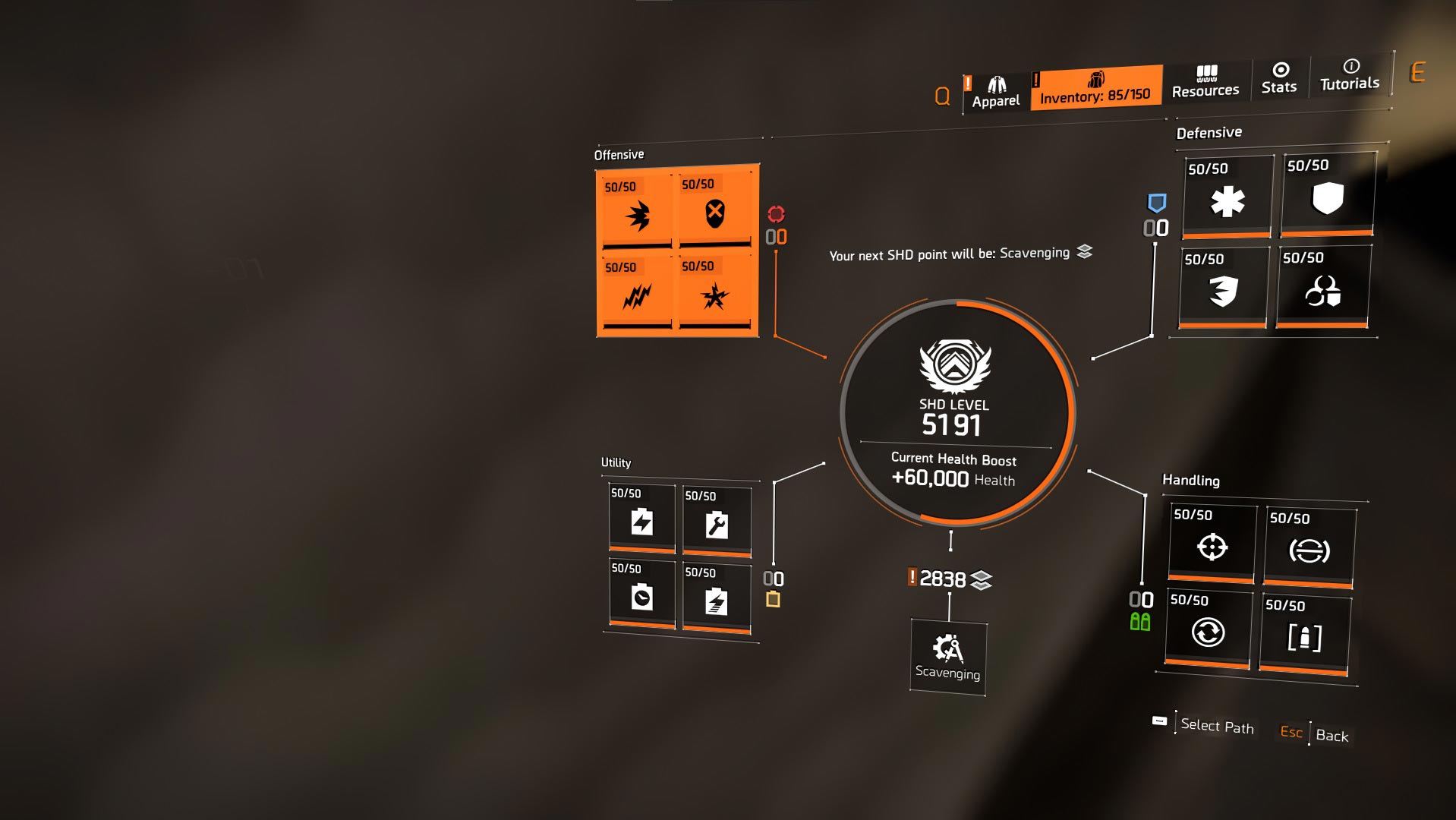The image size is (1456, 820).
Task: Select the Scavenging node
Action: coord(947,656)
